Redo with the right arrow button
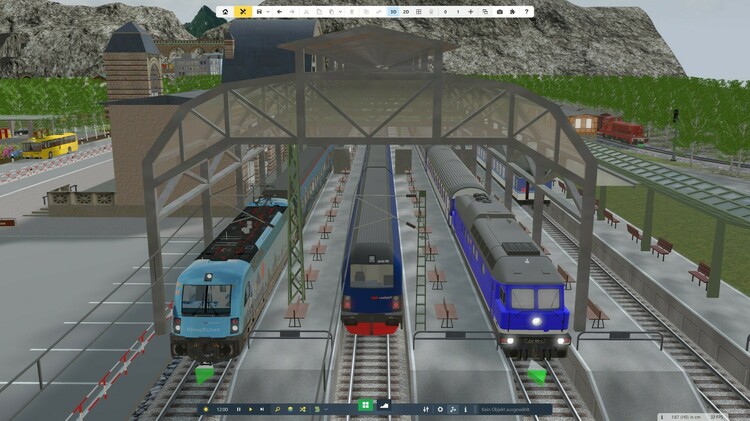The height and width of the screenshot is (421, 750). (292, 12)
